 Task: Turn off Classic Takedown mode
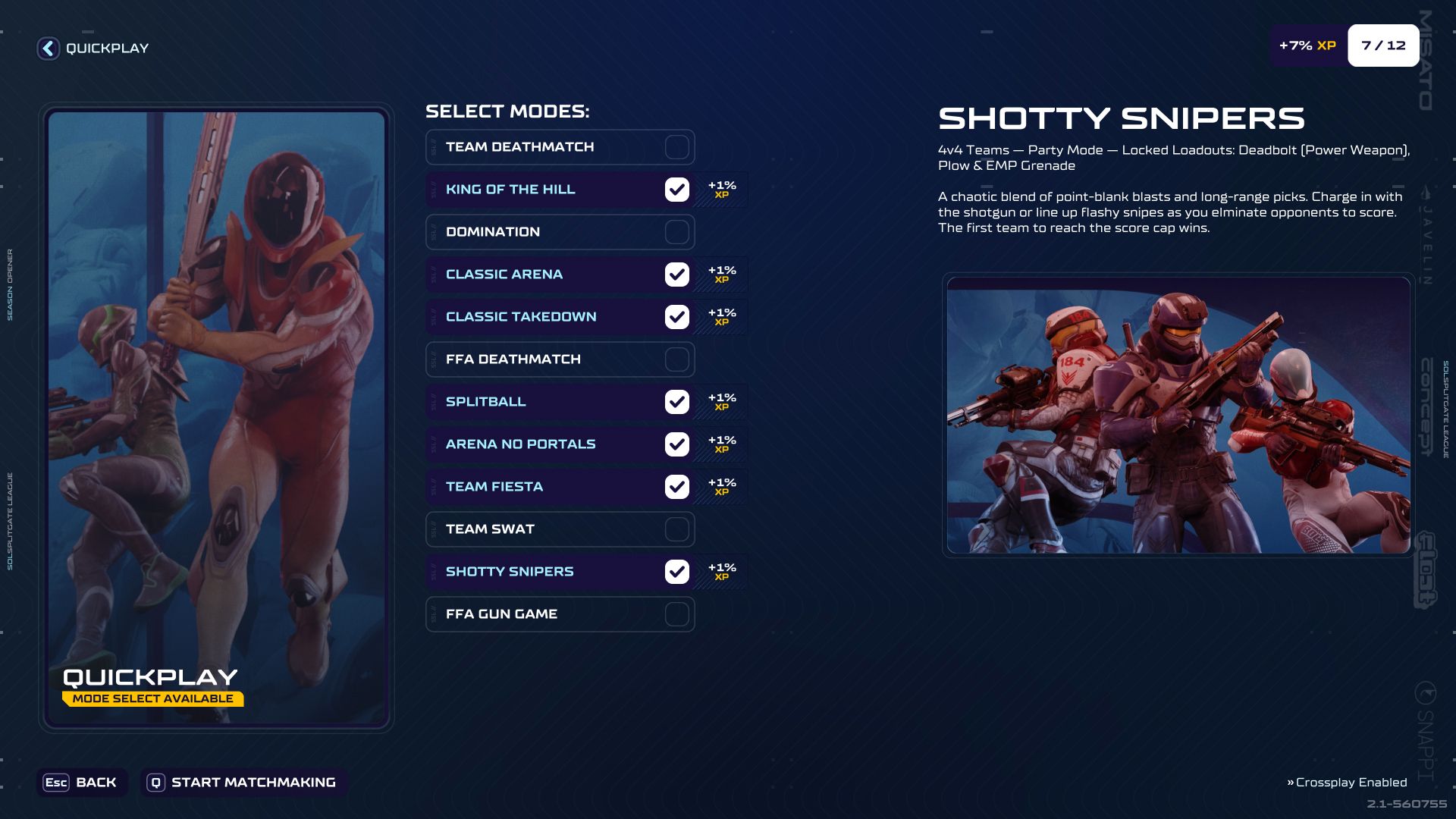(x=676, y=317)
